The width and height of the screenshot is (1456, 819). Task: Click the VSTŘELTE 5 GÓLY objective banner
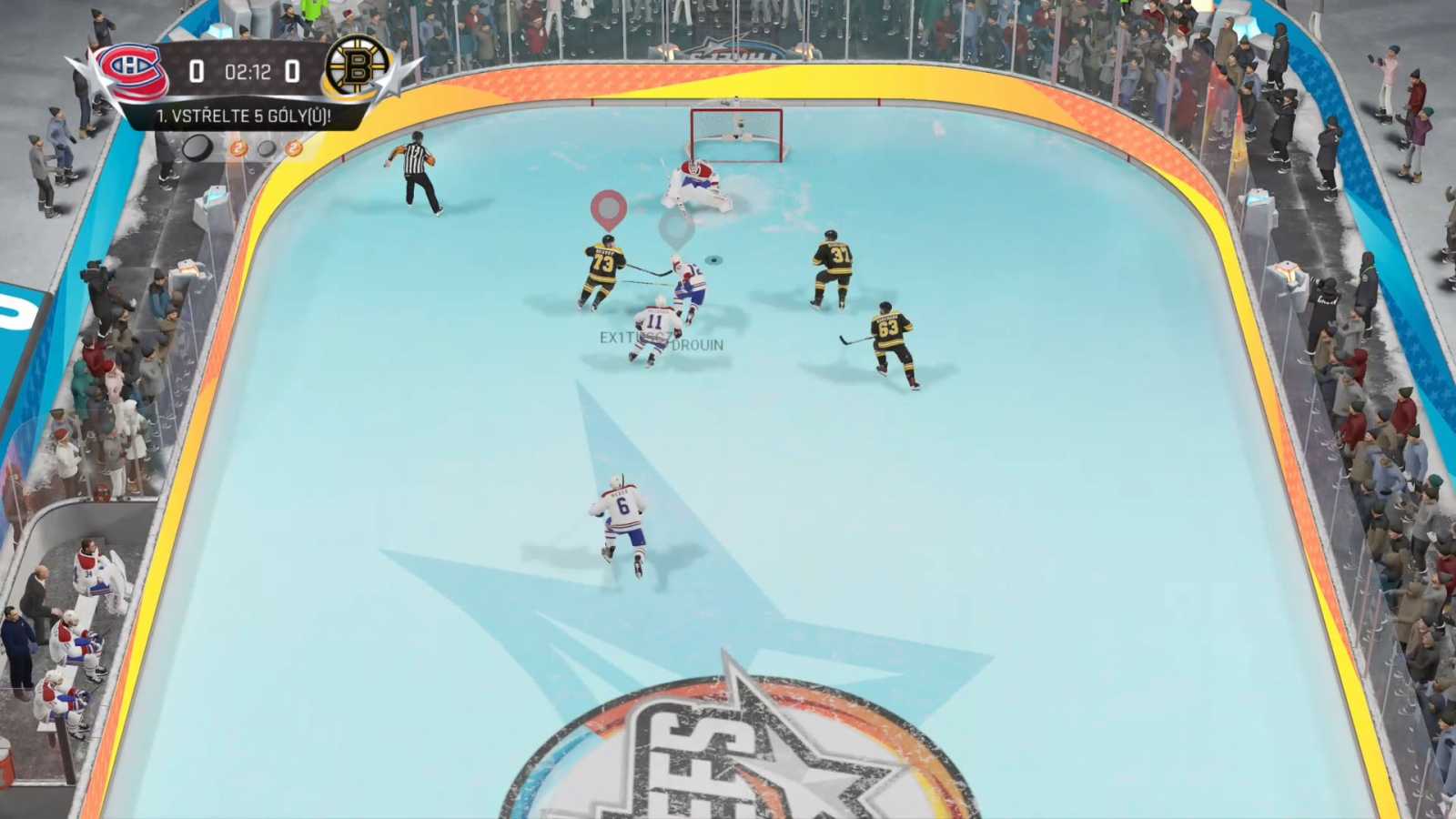[244, 118]
